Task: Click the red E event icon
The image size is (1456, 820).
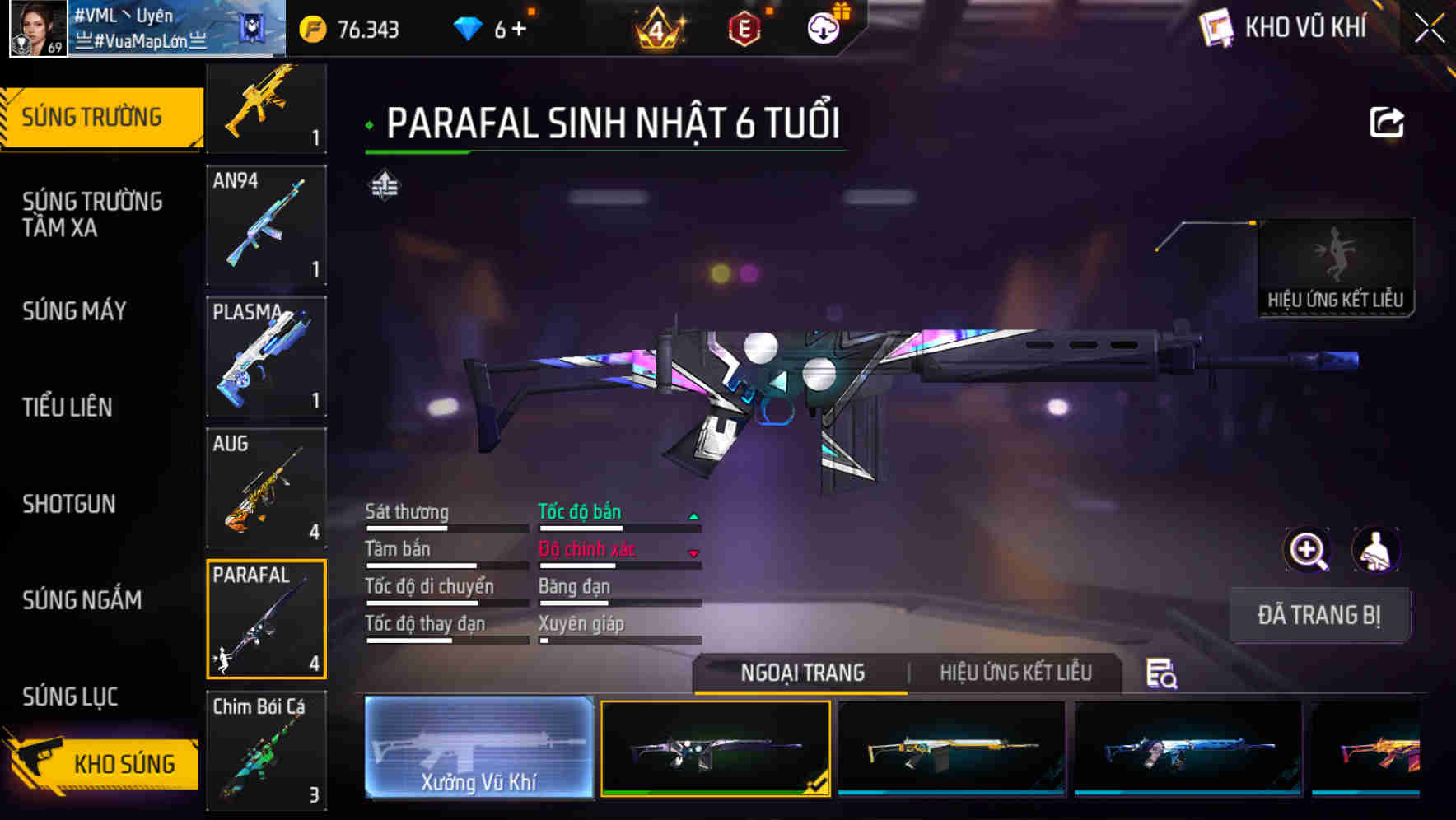Action: pyautogui.click(x=745, y=27)
